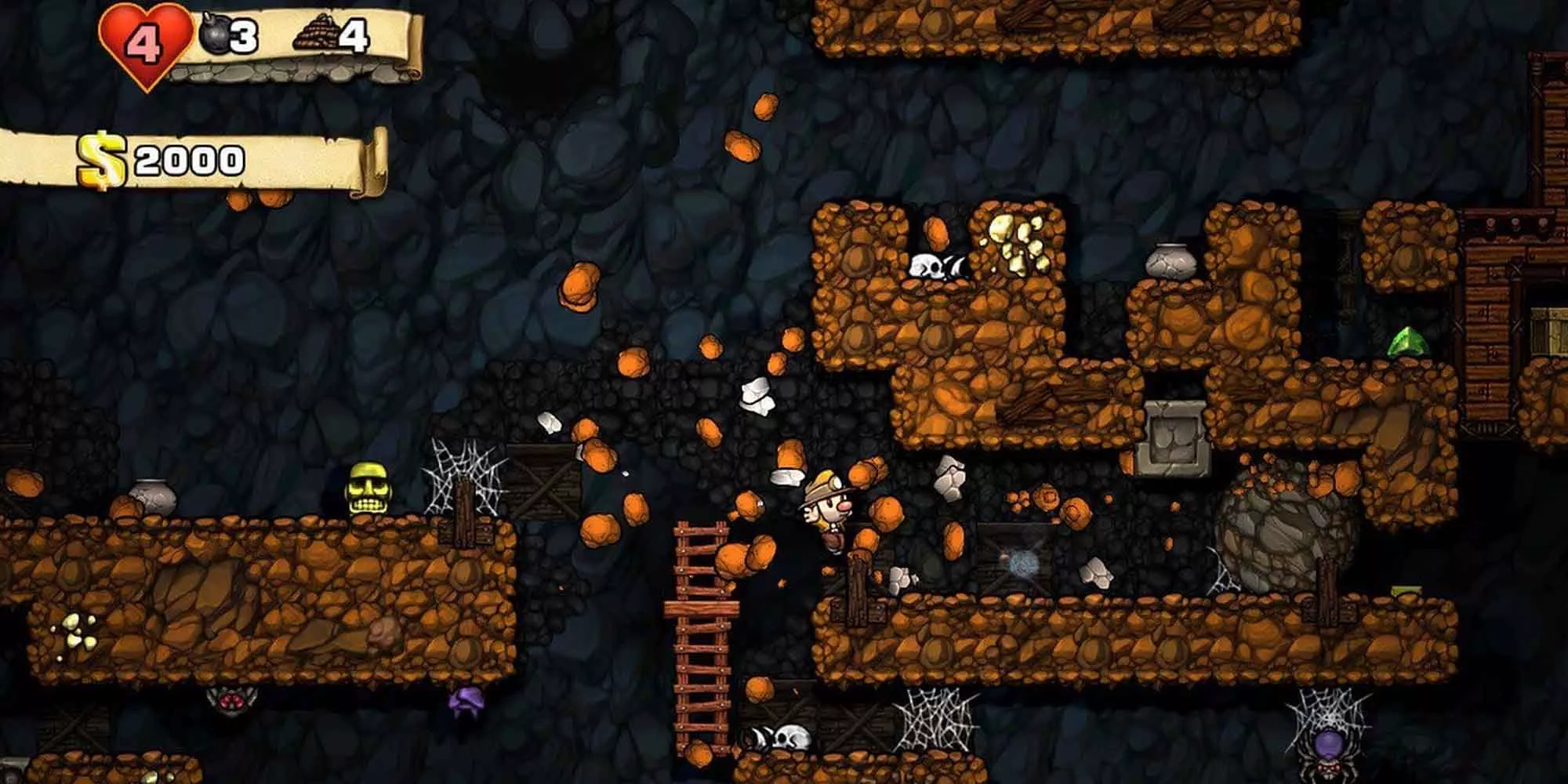This screenshot has width=1568, height=784.
Task: Click the bomb count number 3
Action: click(245, 35)
